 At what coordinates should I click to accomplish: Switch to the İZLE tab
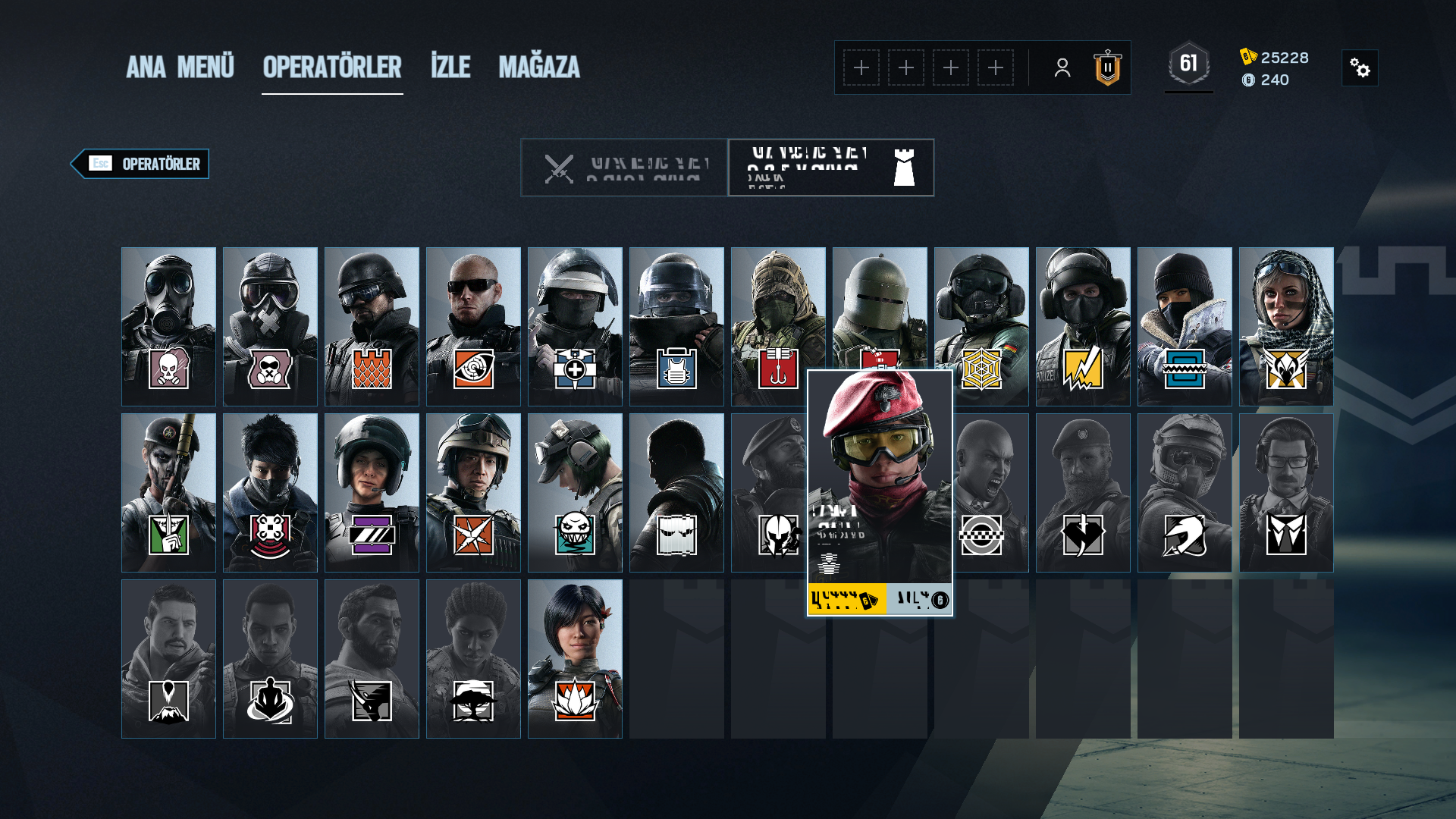click(x=450, y=67)
